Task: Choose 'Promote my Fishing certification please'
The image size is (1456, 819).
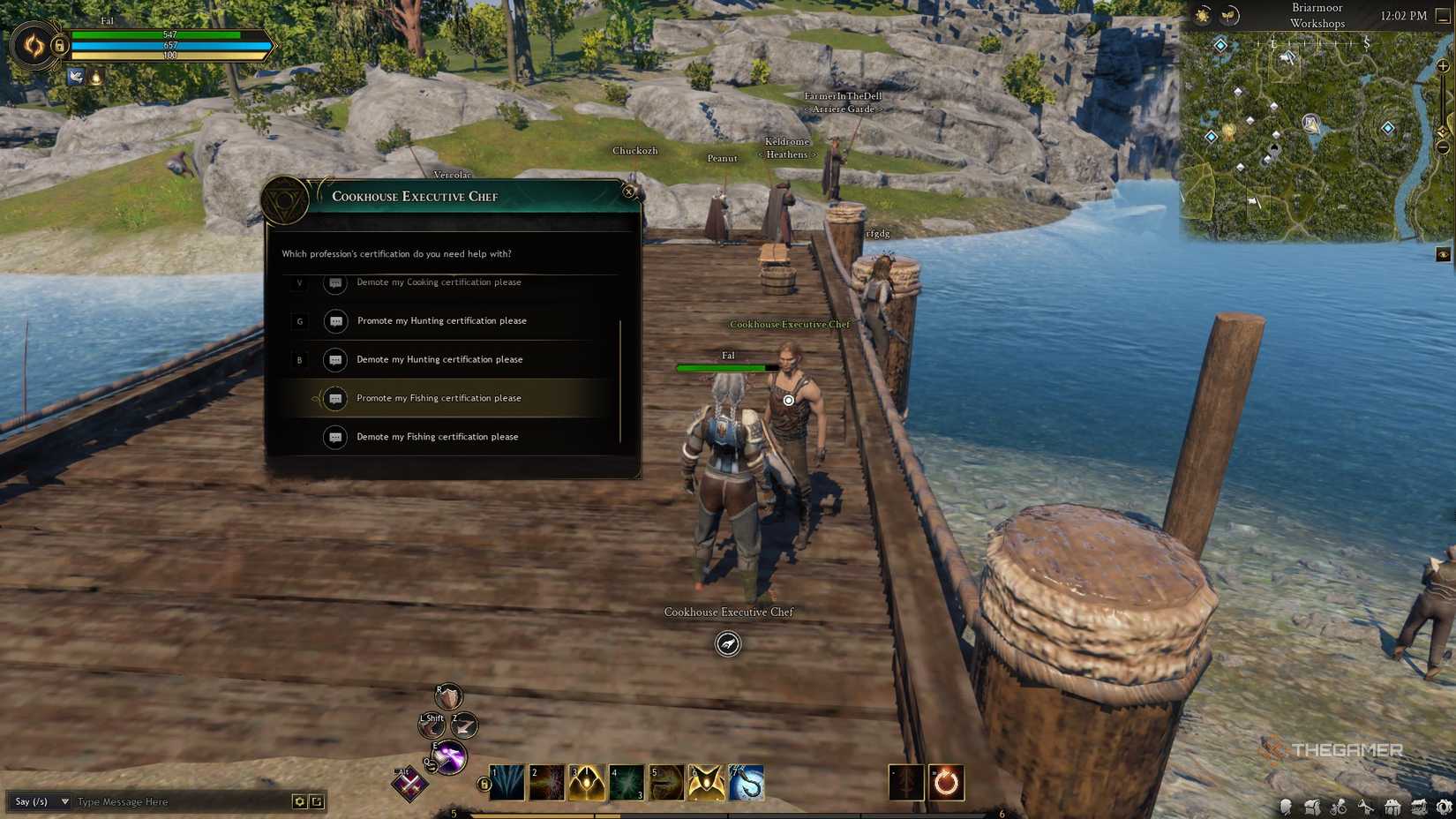Action: coord(439,398)
